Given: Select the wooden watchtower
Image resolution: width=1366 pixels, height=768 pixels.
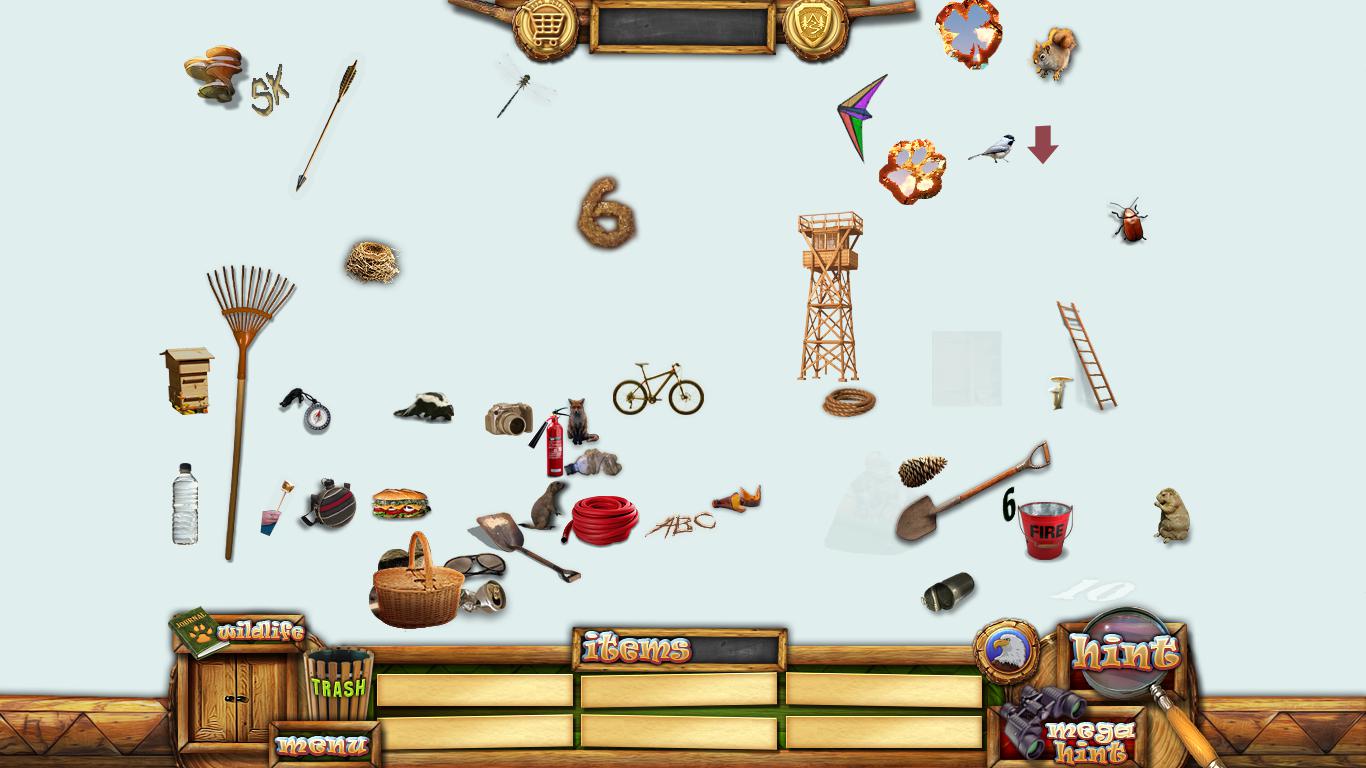Looking at the screenshot, I should (828, 295).
